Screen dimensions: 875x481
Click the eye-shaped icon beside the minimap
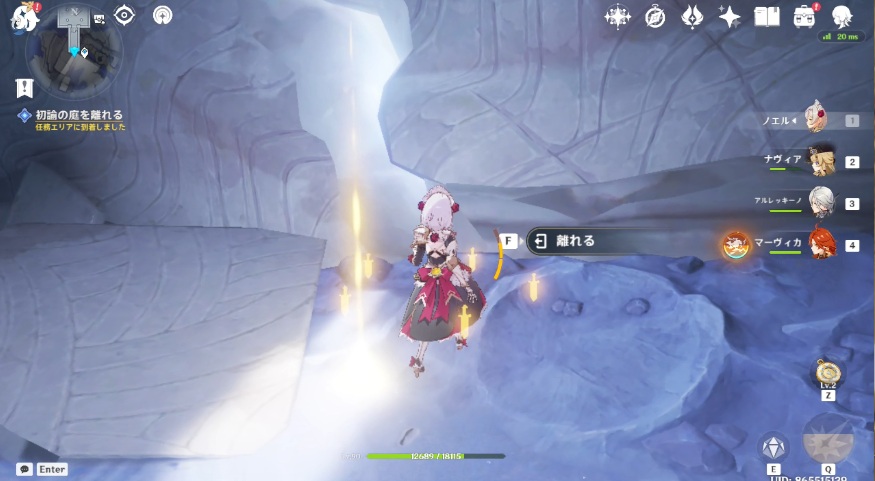(124, 15)
